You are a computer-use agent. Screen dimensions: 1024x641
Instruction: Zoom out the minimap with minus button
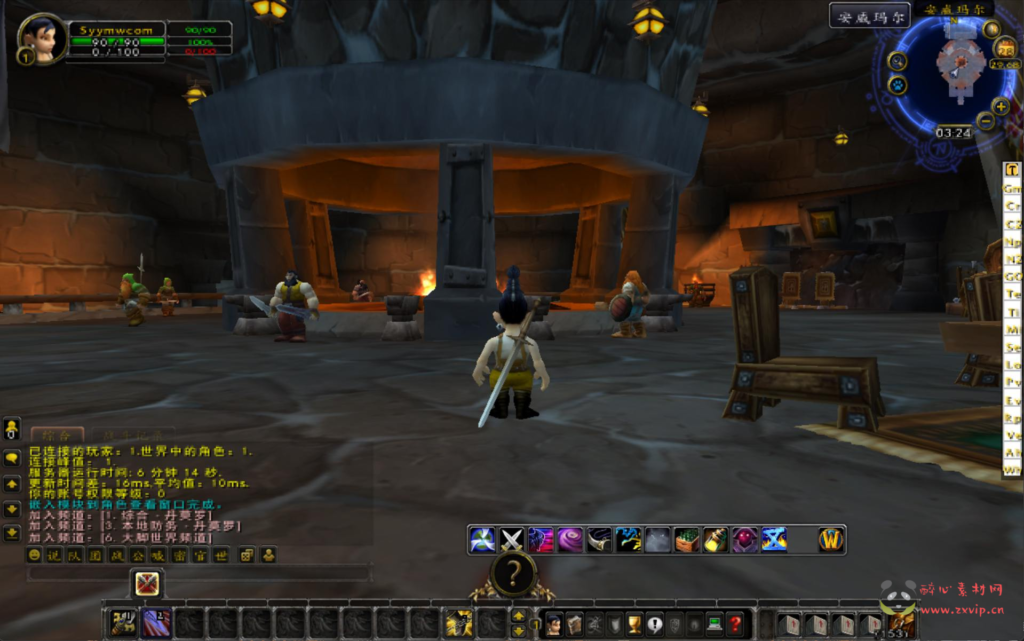[985, 122]
